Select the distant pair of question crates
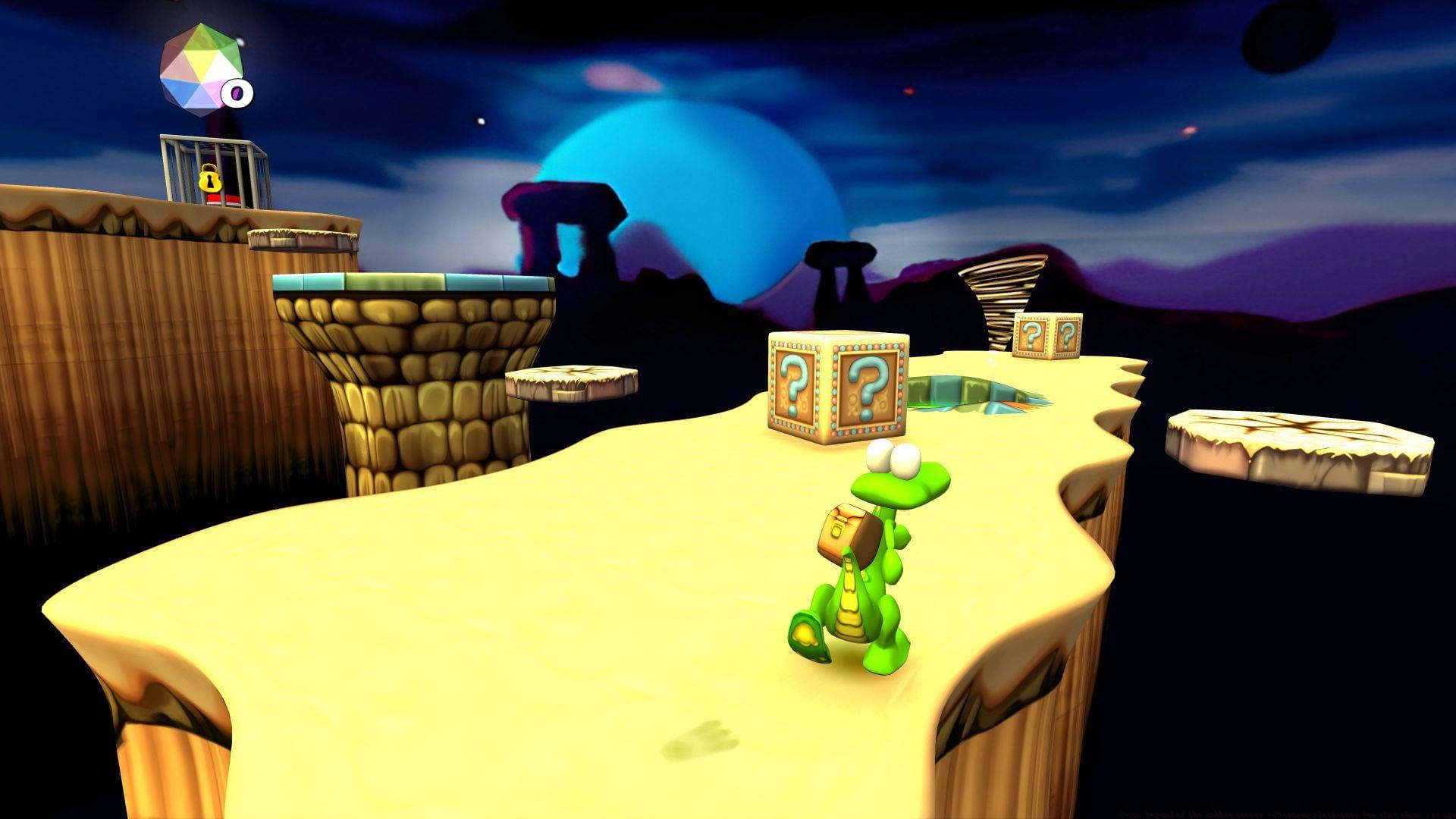 (x=1046, y=334)
